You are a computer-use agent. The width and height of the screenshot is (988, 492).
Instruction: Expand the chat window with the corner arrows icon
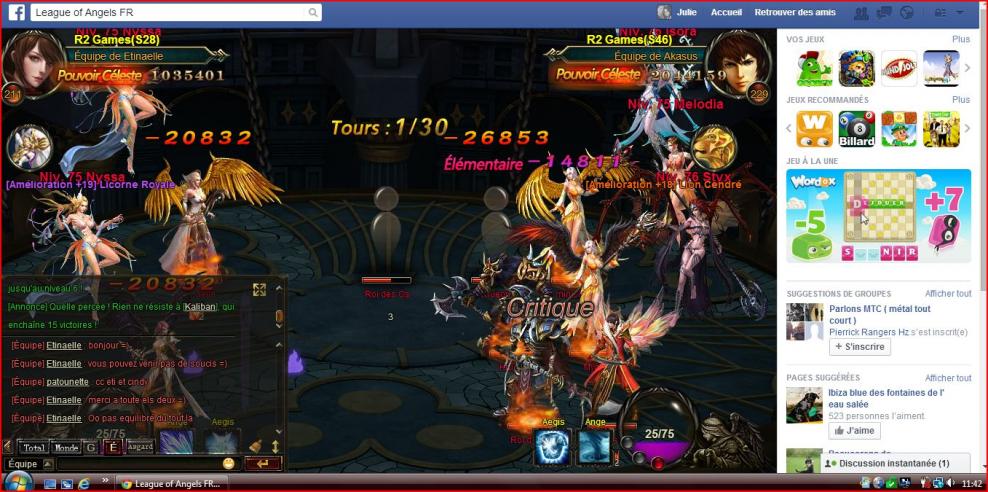[x=259, y=290]
